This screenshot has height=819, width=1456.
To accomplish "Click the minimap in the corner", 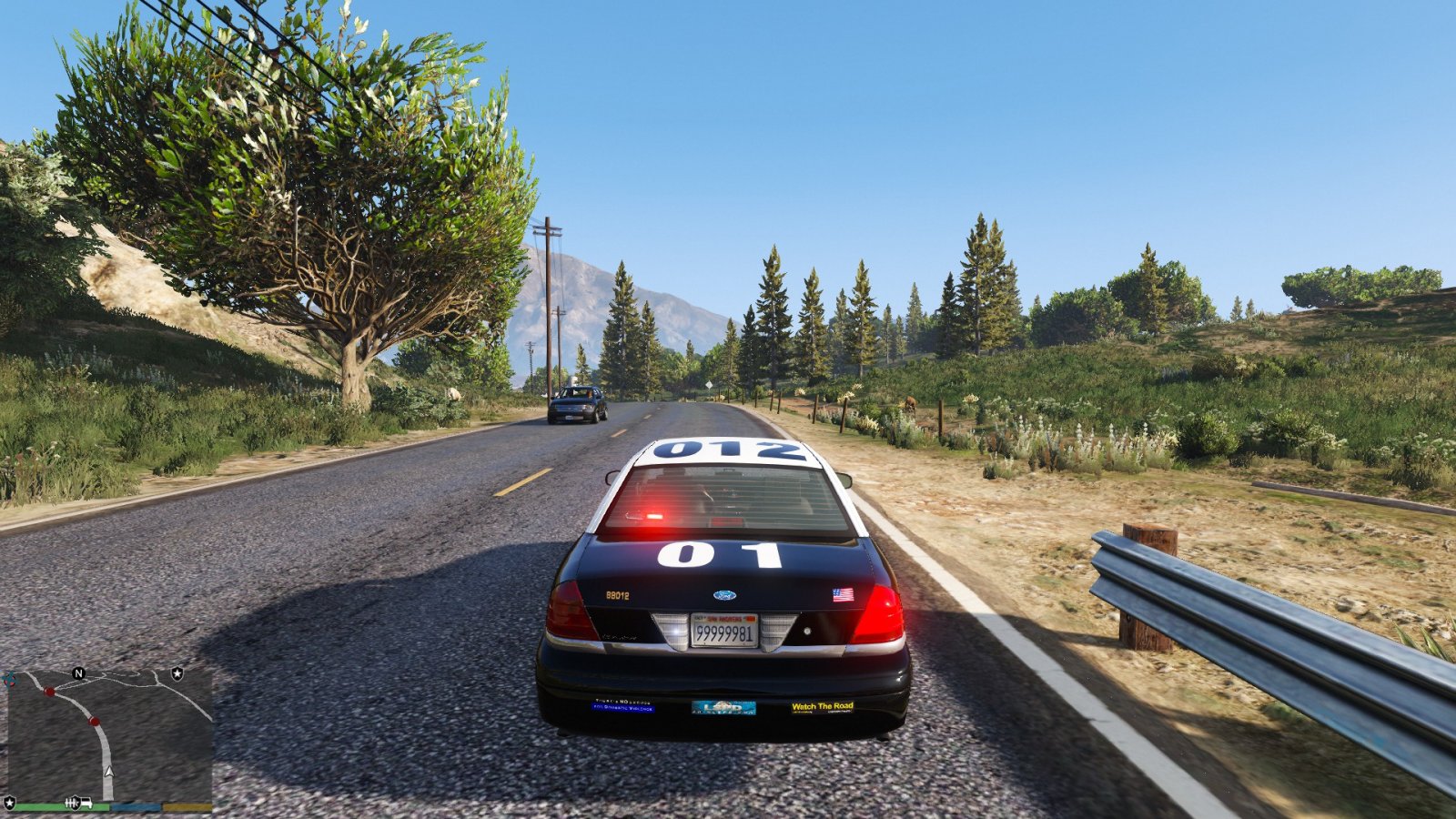I will (x=109, y=735).
